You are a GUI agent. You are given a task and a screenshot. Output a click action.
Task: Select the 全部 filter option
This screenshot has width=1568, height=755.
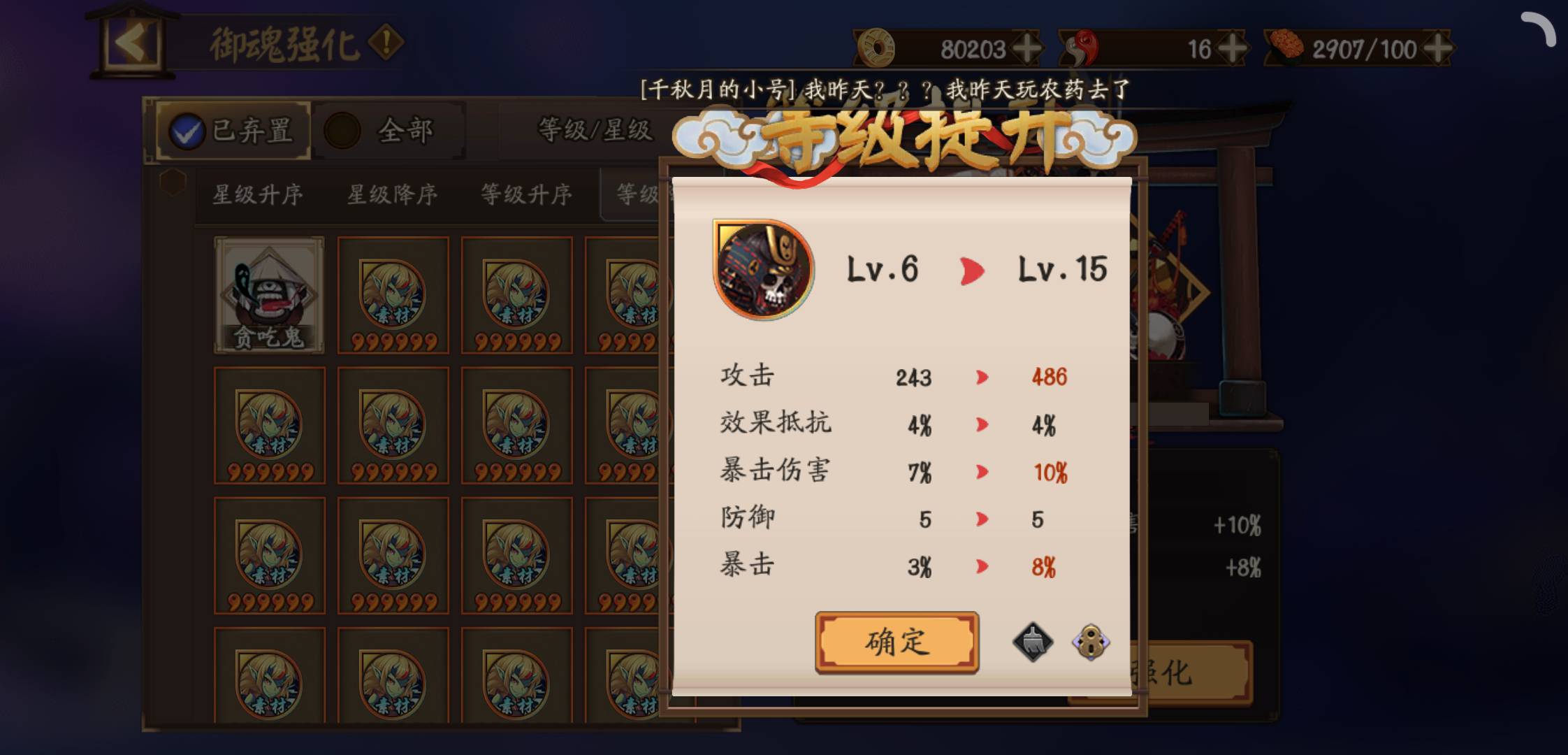pyautogui.click(x=387, y=129)
